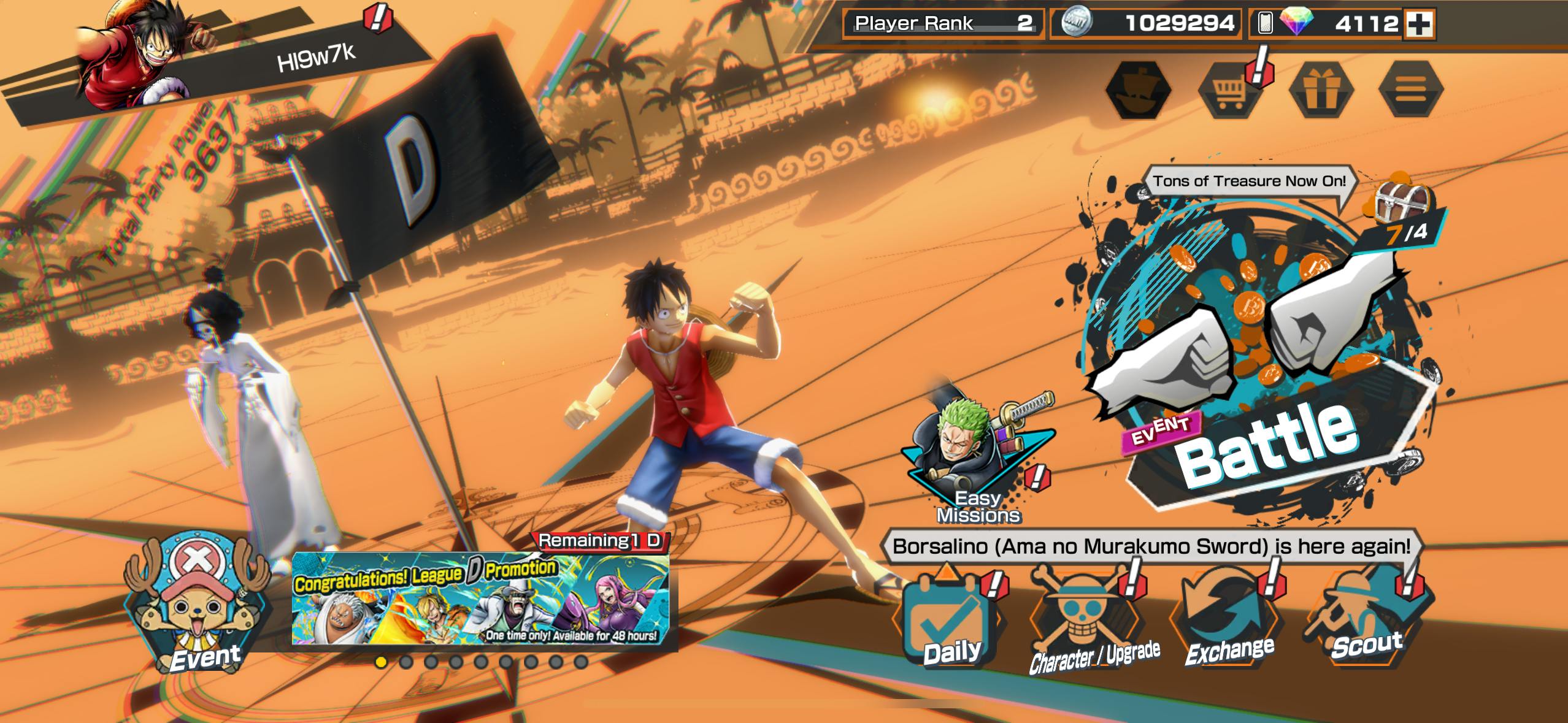Tap the Player Rank panel
The height and width of the screenshot is (723, 1568).
click(x=943, y=24)
